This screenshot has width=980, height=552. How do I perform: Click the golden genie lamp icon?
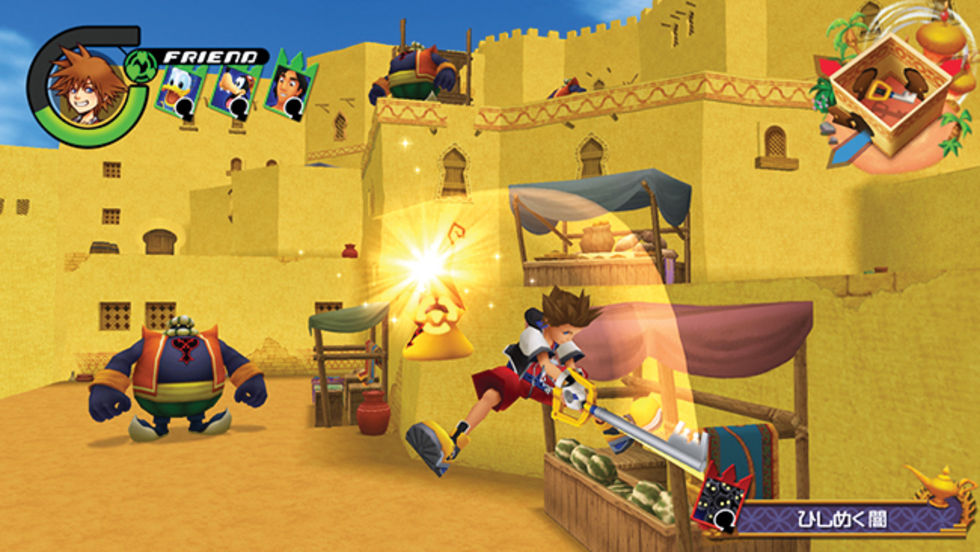pos(942,487)
